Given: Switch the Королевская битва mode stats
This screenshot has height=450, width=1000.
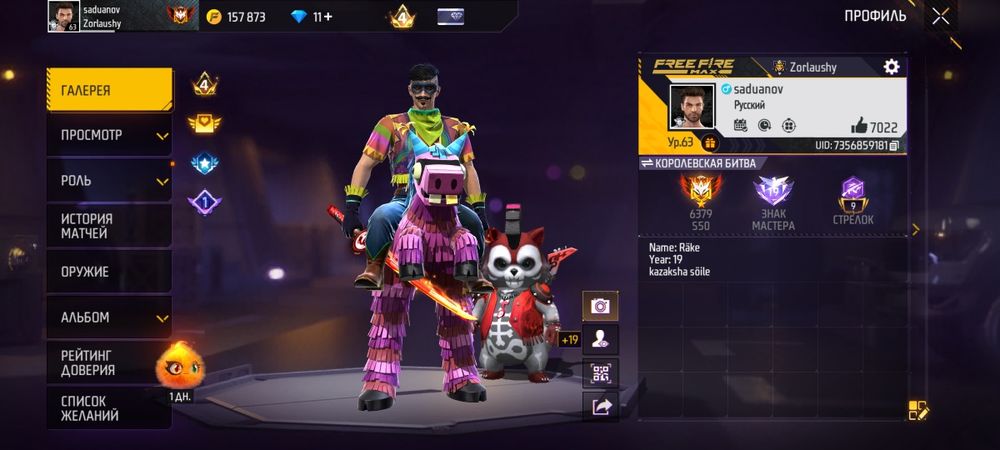Looking at the screenshot, I should (x=646, y=163).
